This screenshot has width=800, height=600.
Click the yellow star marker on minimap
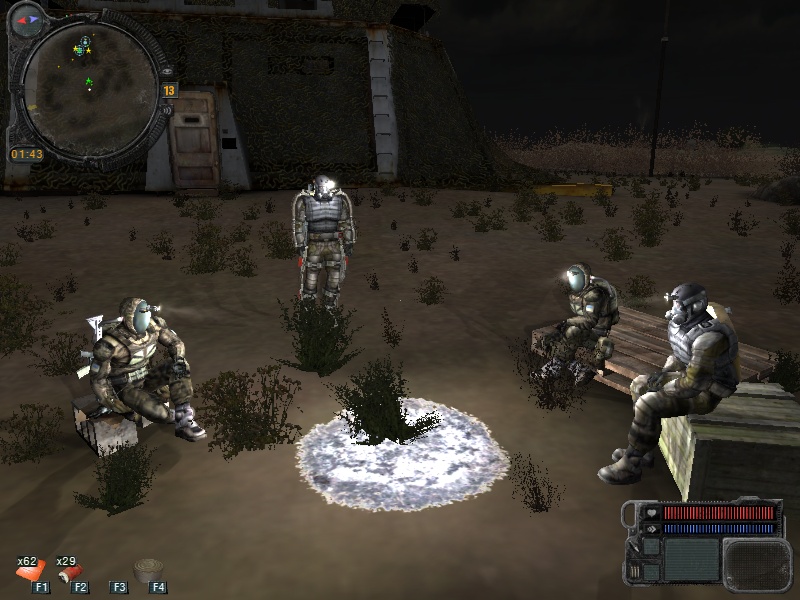click(88, 49)
